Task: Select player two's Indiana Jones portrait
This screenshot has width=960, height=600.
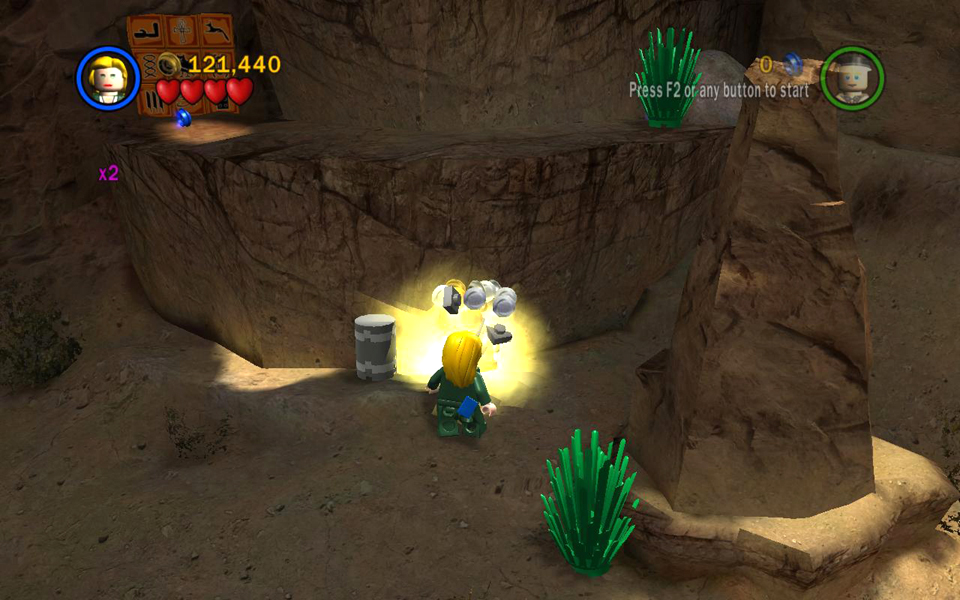Action: click(x=852, y=78)
